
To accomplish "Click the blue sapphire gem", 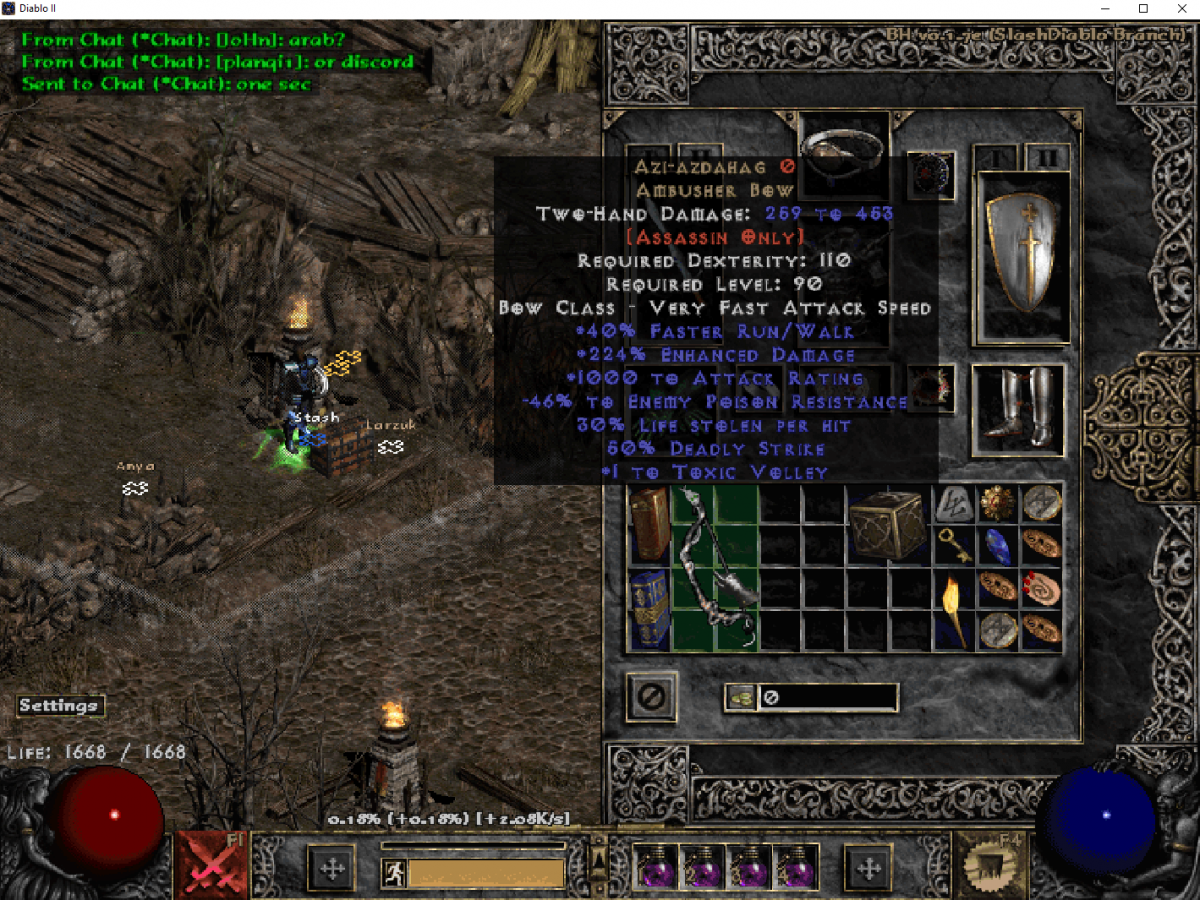I will click(x=995, y=544).
